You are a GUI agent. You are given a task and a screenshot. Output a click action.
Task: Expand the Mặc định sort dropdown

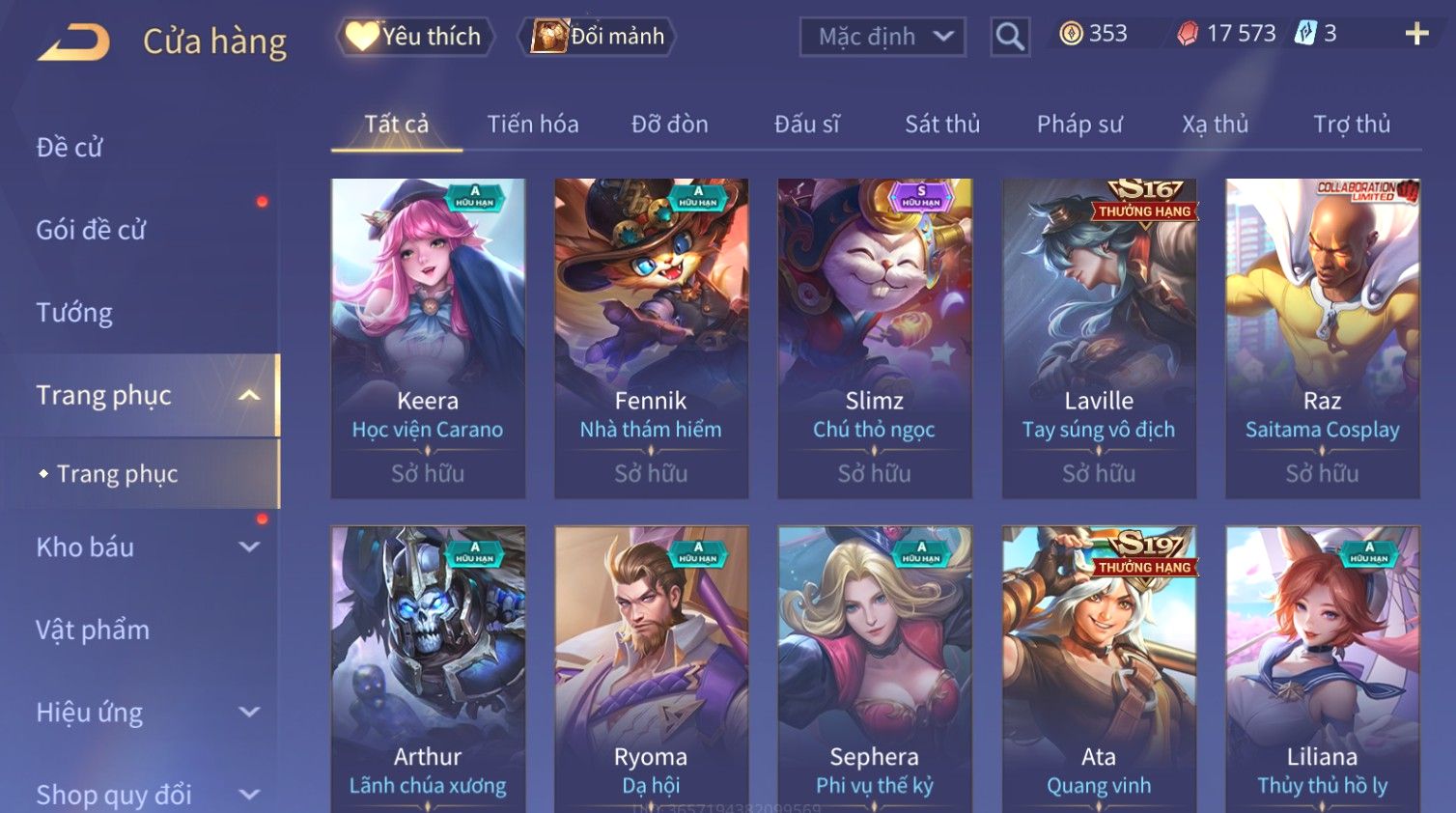tap(882, 37)
